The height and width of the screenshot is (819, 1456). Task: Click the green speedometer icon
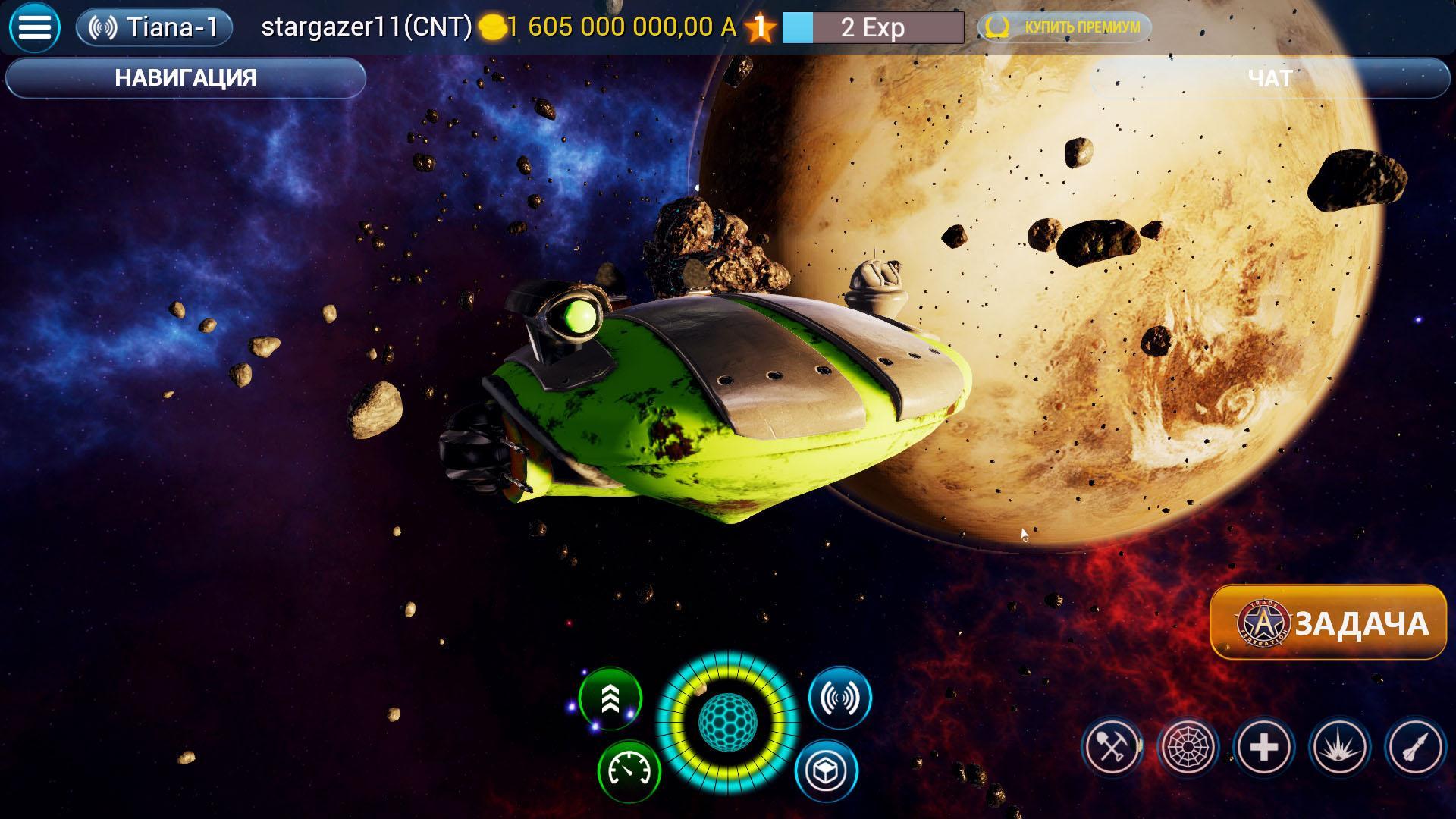[629, 771]
